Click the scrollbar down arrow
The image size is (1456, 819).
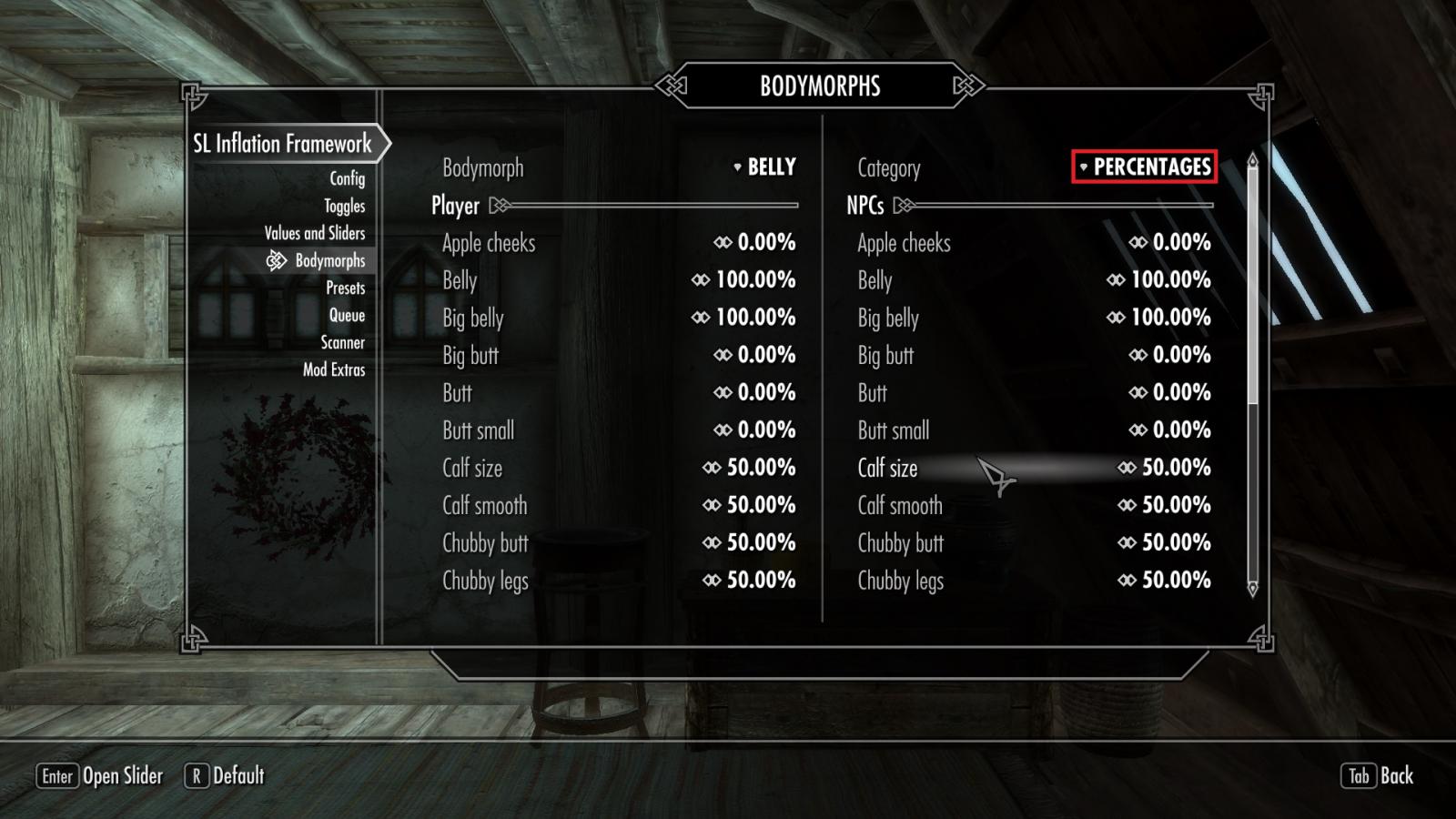(1252, 589)
